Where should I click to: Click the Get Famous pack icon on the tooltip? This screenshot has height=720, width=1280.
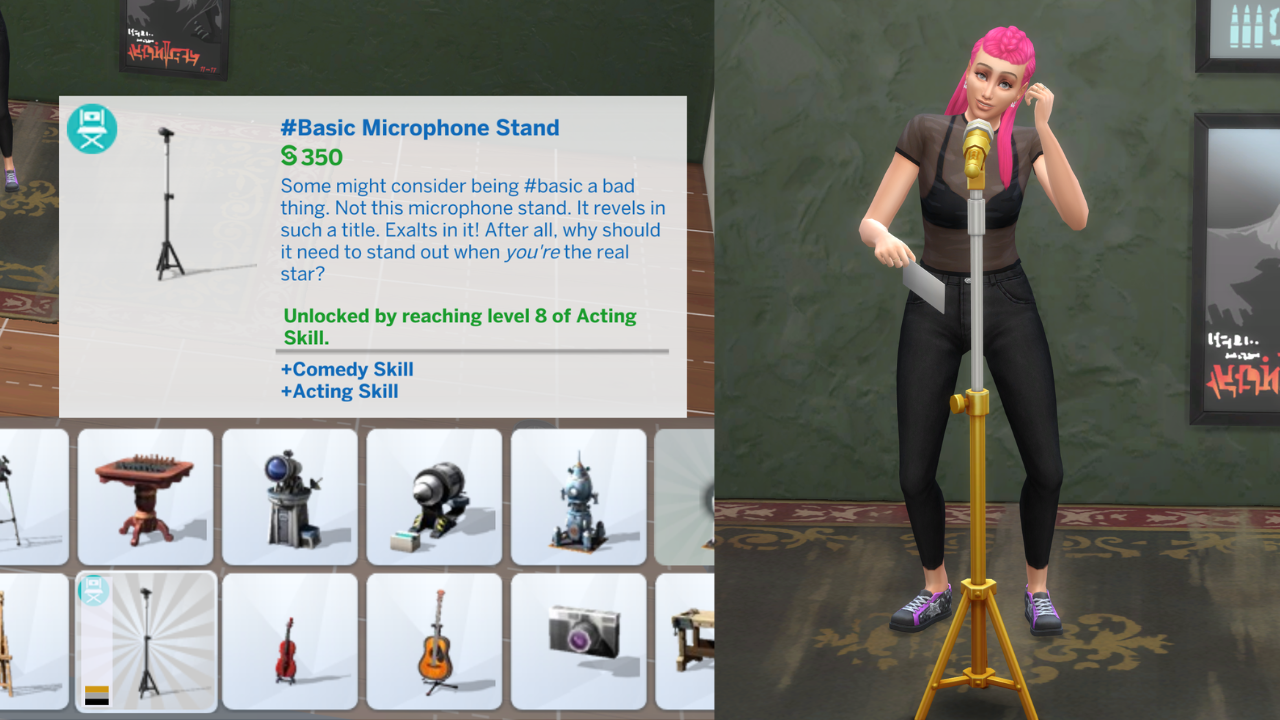coord(91,129)
